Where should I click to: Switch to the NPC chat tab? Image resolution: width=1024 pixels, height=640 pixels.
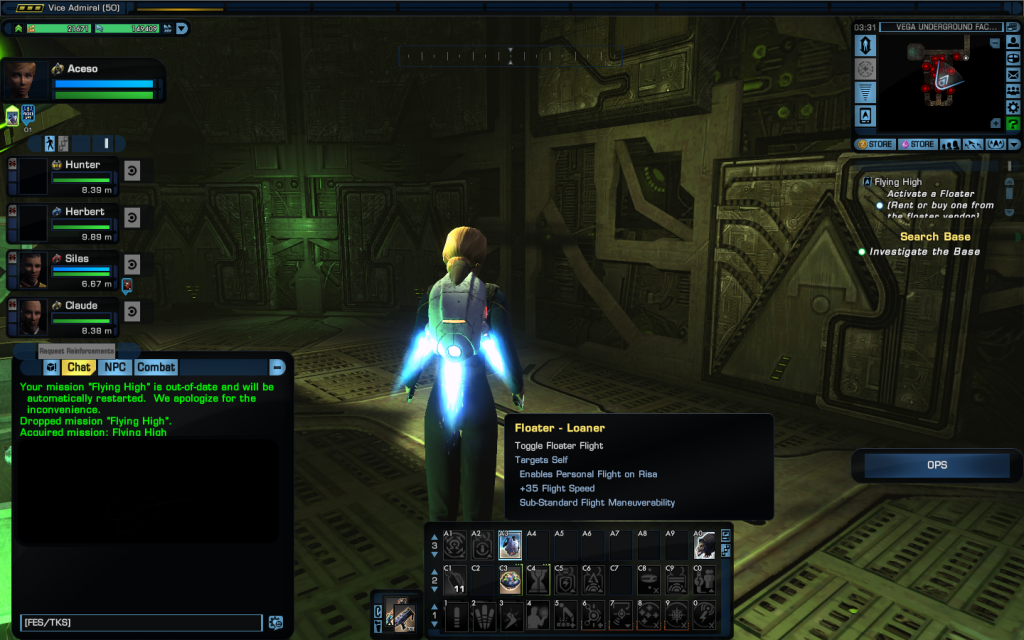114,367
